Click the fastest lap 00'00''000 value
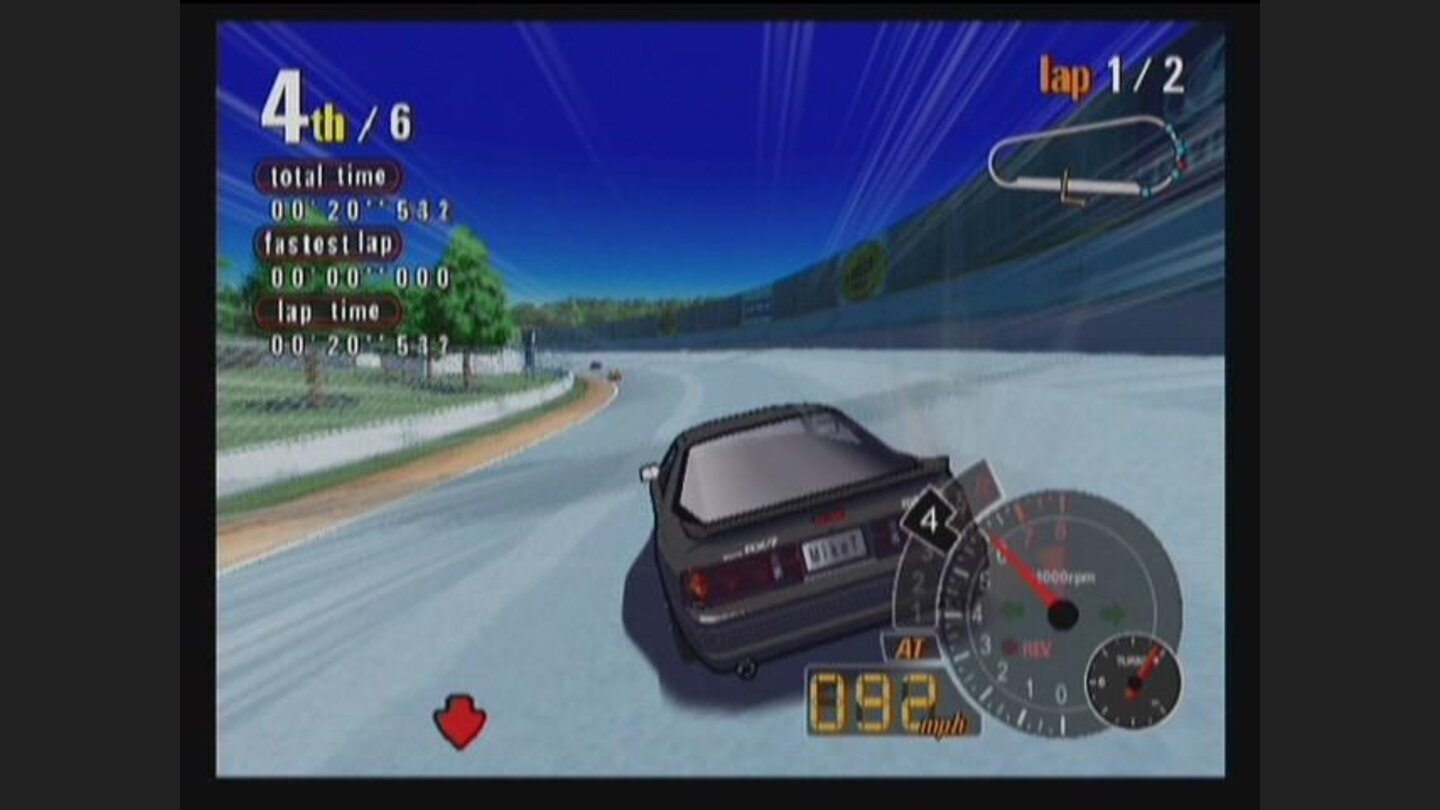Image resolution: width=1440 pixels, height=810 pixels. pyautogui.click(x=356, y=279)
